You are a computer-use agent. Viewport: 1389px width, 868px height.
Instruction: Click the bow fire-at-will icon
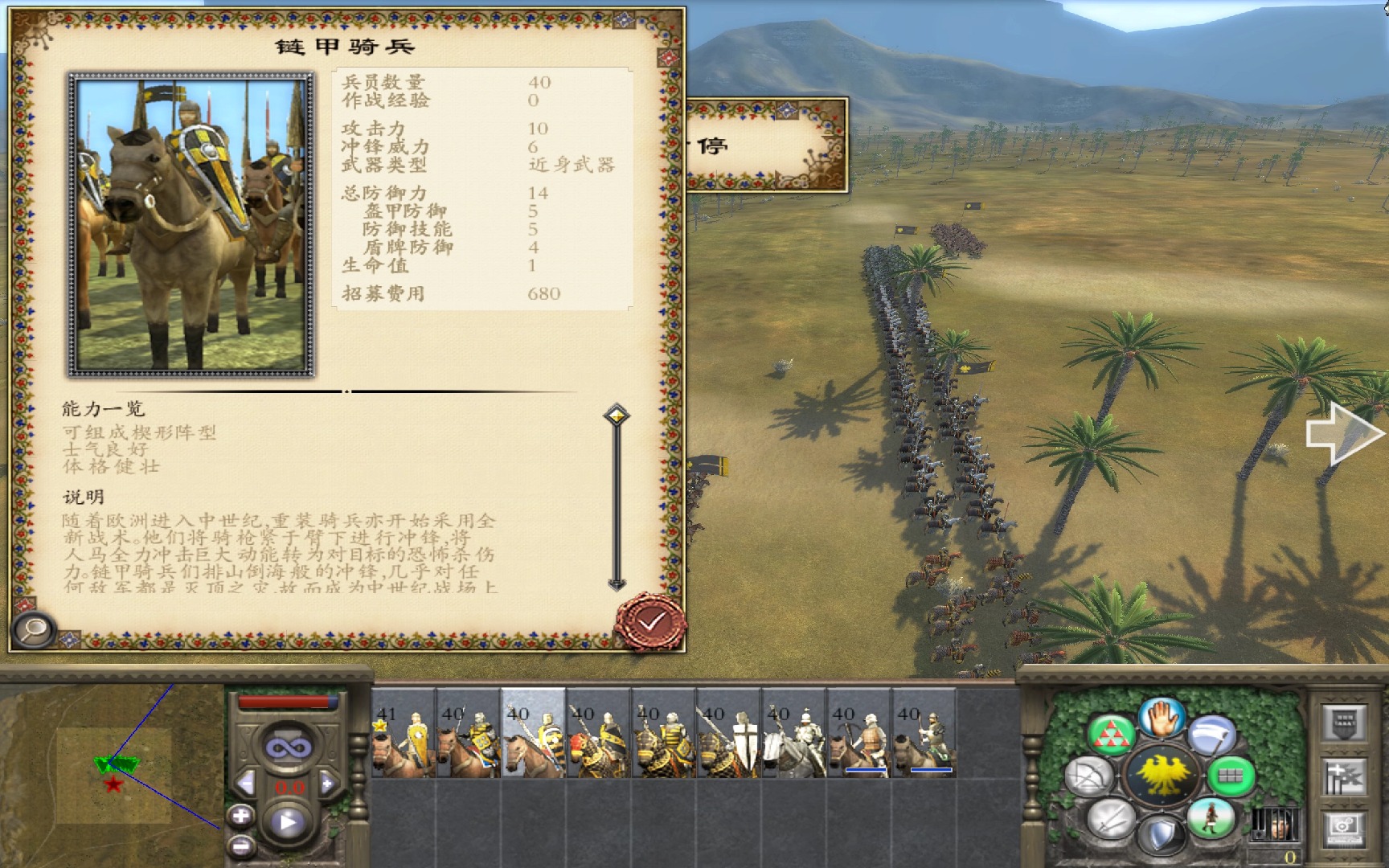point(1088,774)
